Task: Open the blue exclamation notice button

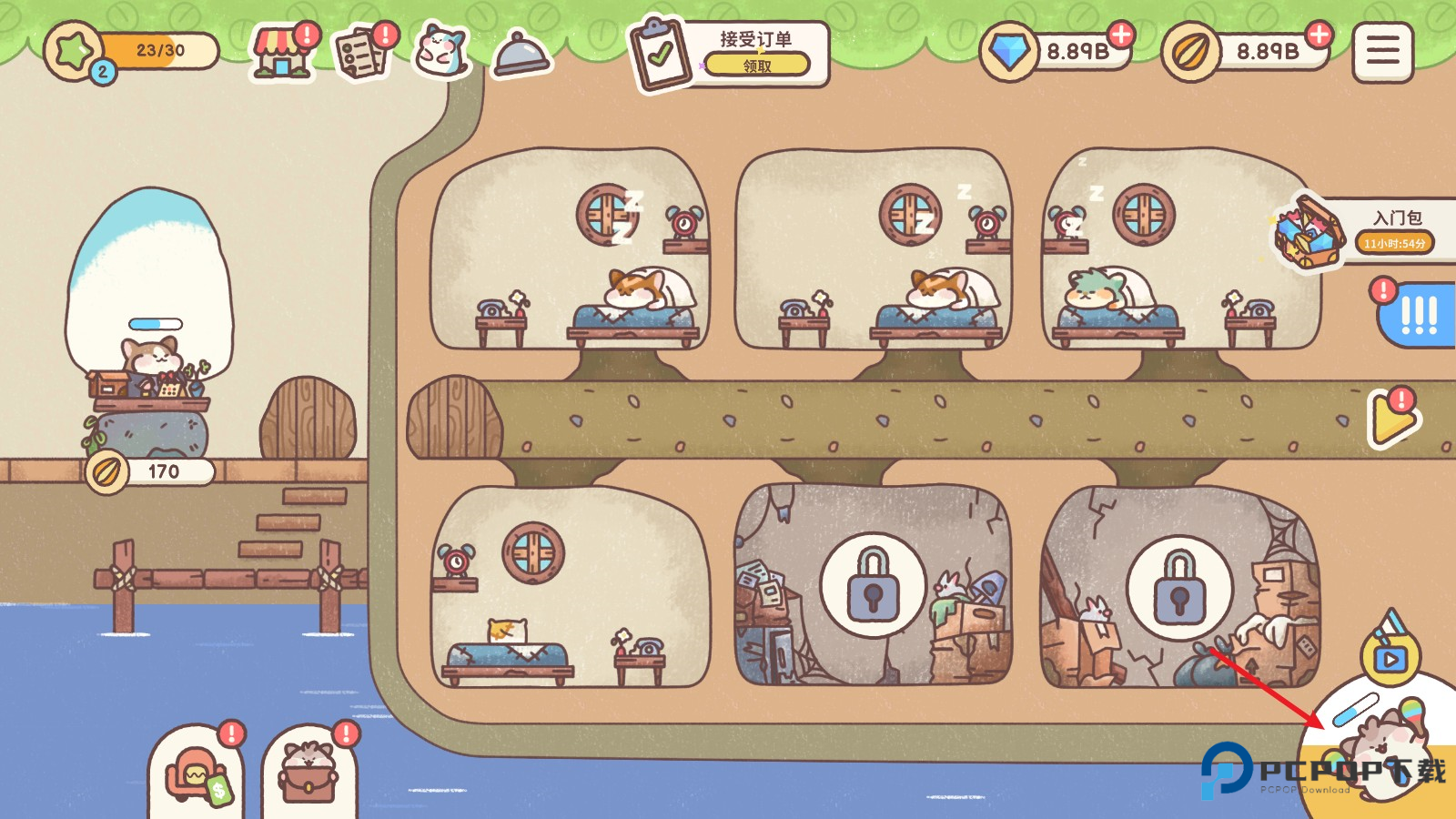Action: pyautogui.click(x=1417, y=315)
